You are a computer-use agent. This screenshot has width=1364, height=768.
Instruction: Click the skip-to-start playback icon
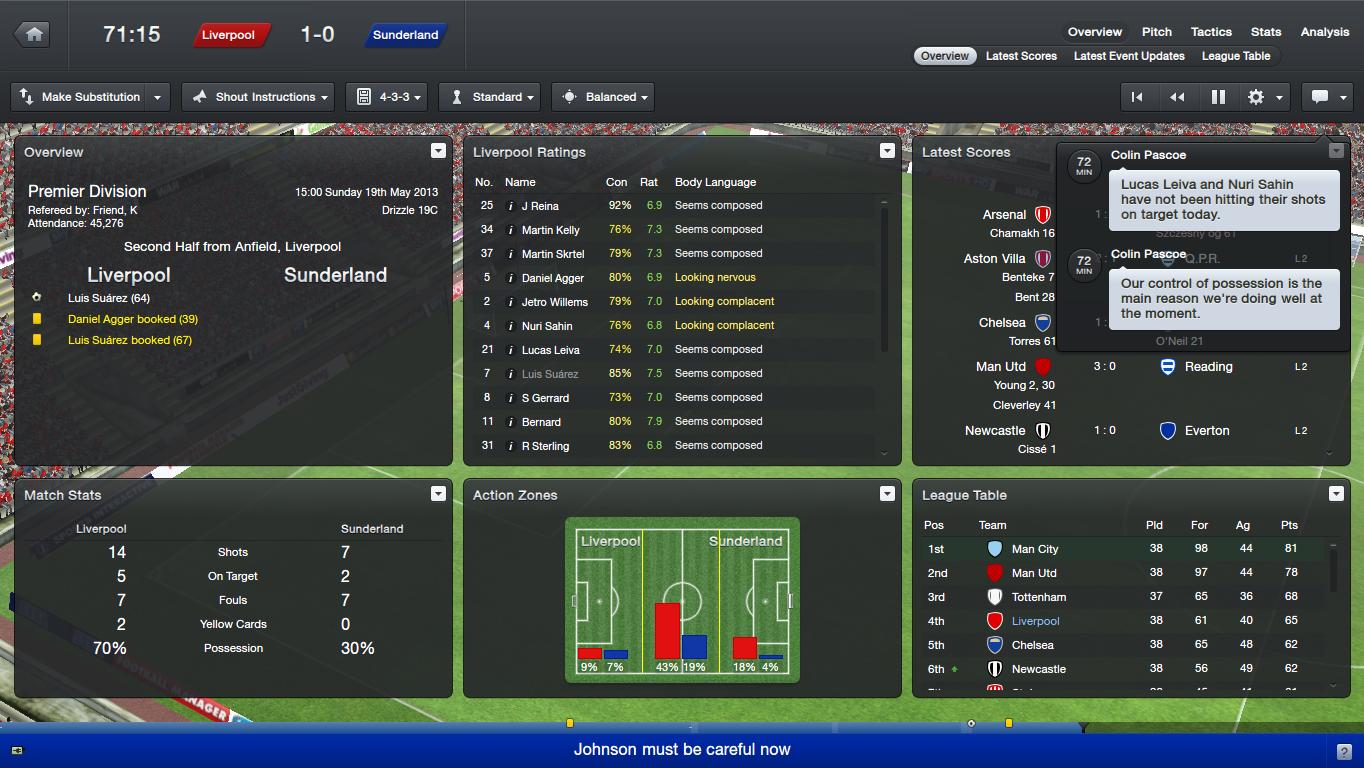[x=1139, y=96]
